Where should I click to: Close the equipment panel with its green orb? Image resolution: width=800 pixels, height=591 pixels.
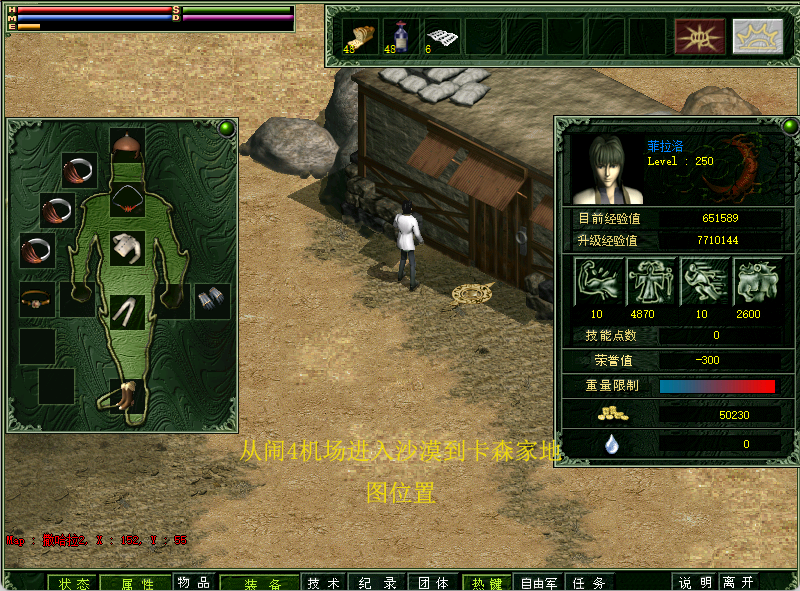click(227, 128)
